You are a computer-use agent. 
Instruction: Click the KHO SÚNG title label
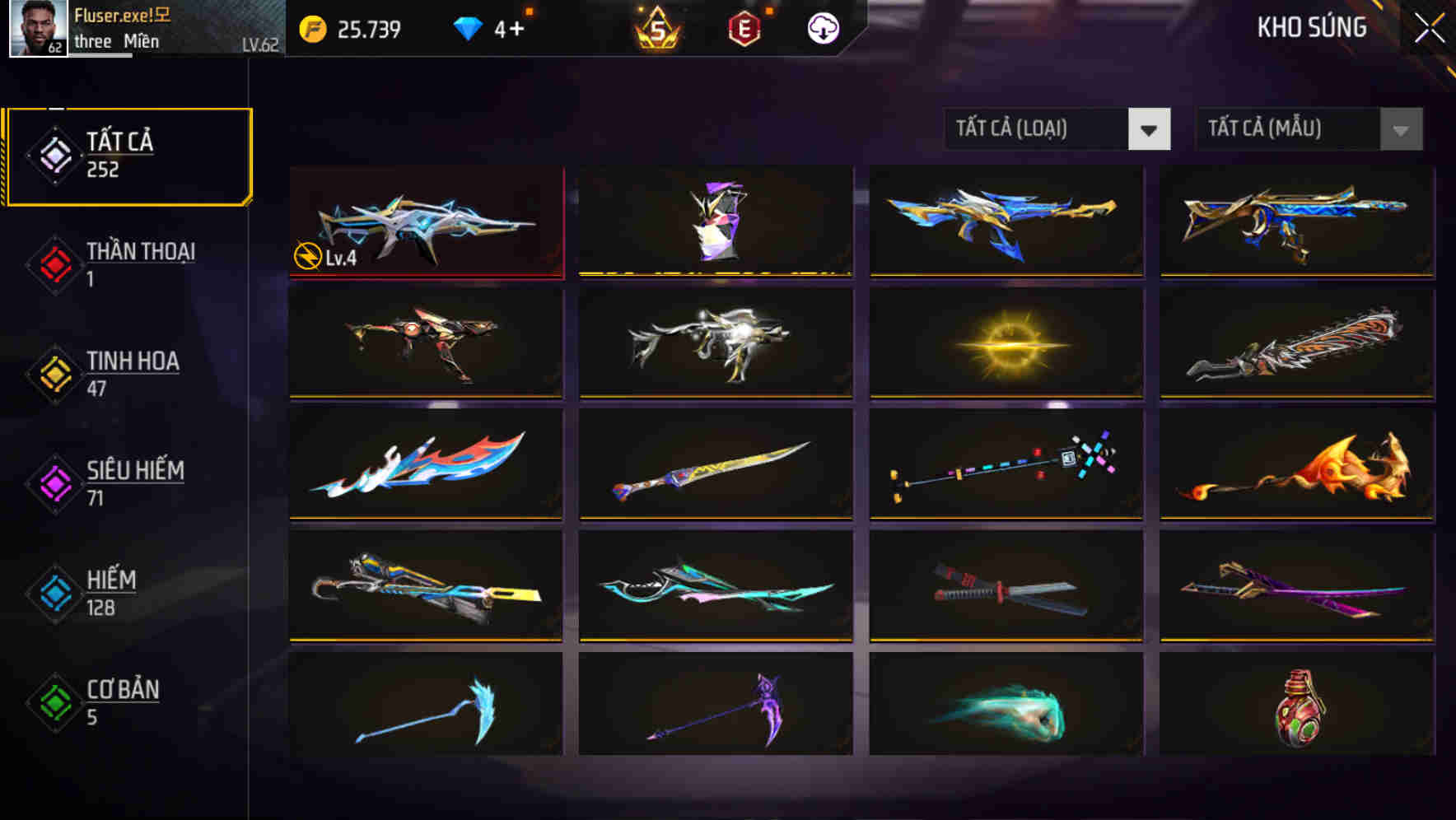(1312, 27)
